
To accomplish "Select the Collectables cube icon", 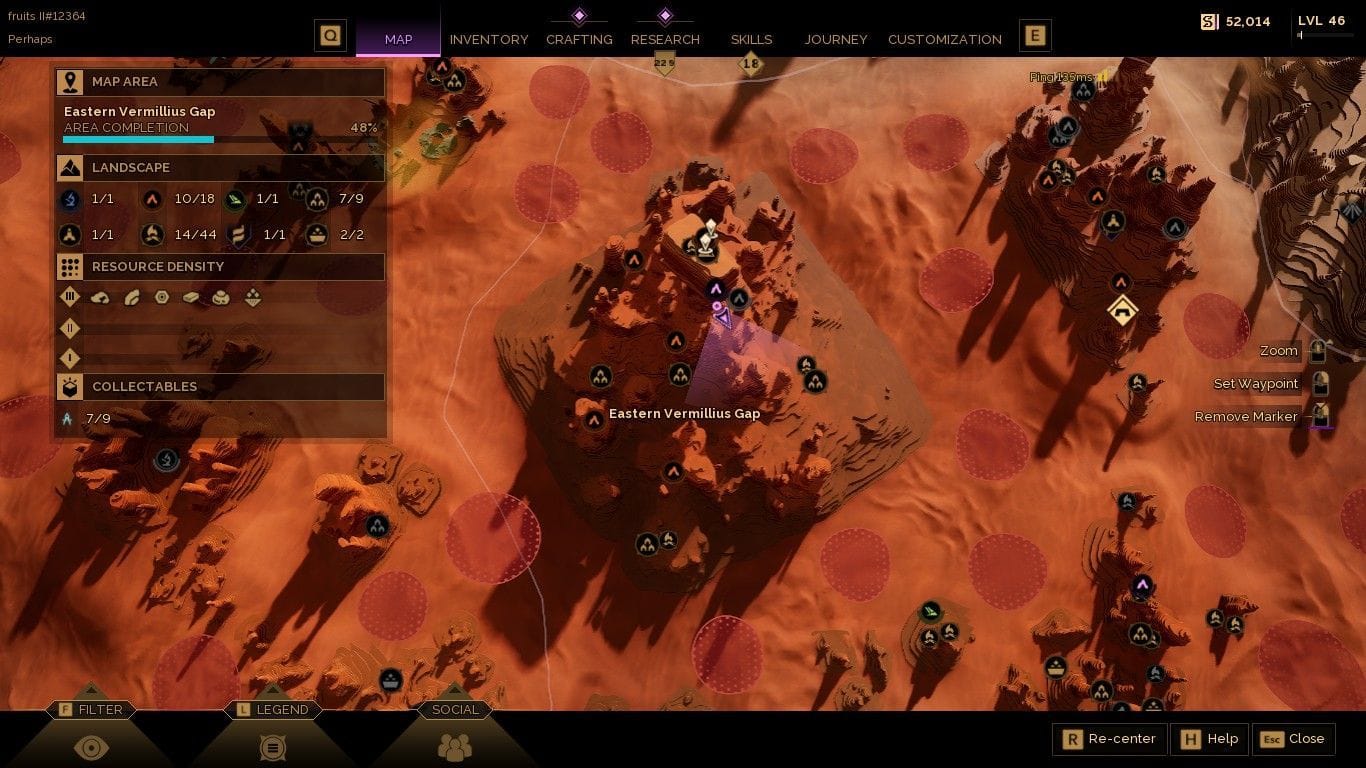I will [69, 386].
